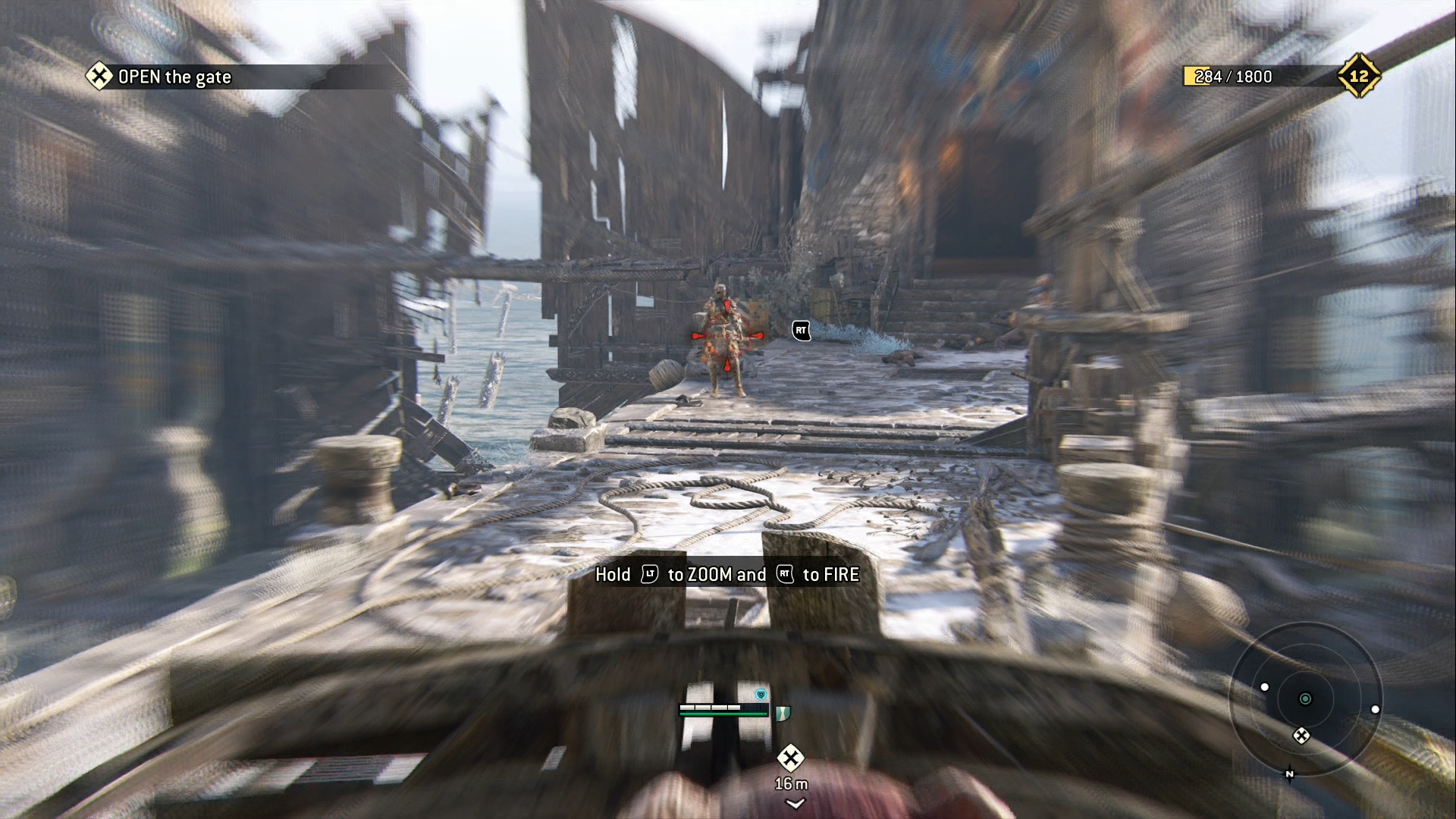1456x819 pixels.
Task: Toggle the N north indicator on the minimap
Action: coord(1289,775)
